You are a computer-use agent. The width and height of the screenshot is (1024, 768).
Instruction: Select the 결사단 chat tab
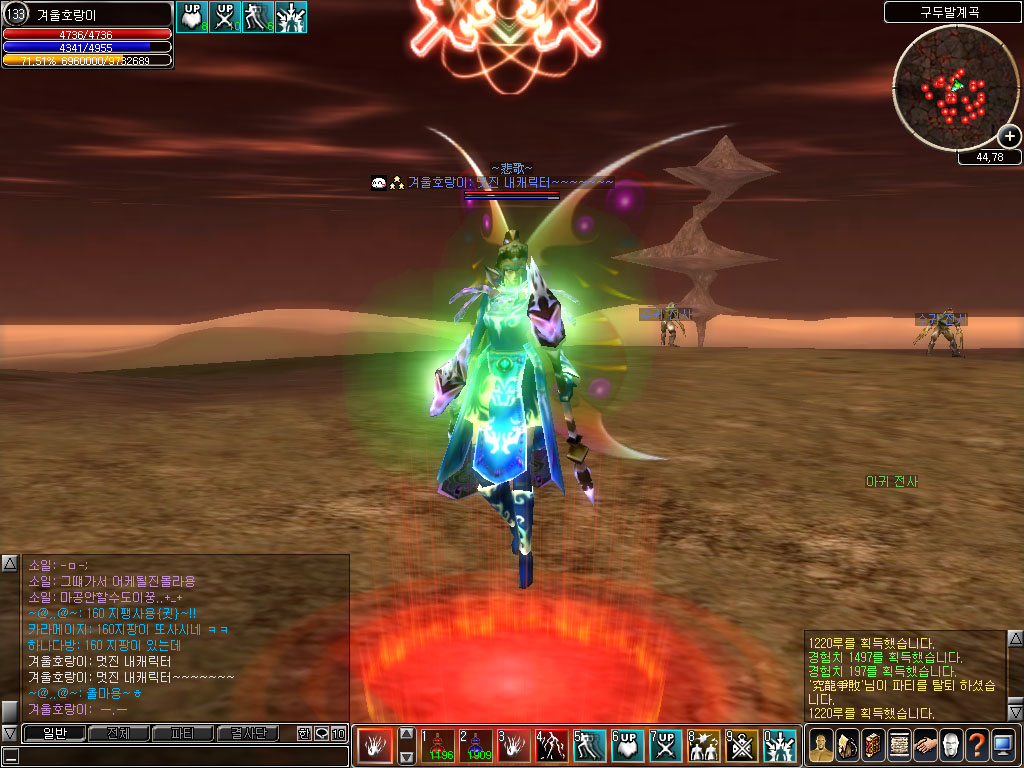pos(247,734)
